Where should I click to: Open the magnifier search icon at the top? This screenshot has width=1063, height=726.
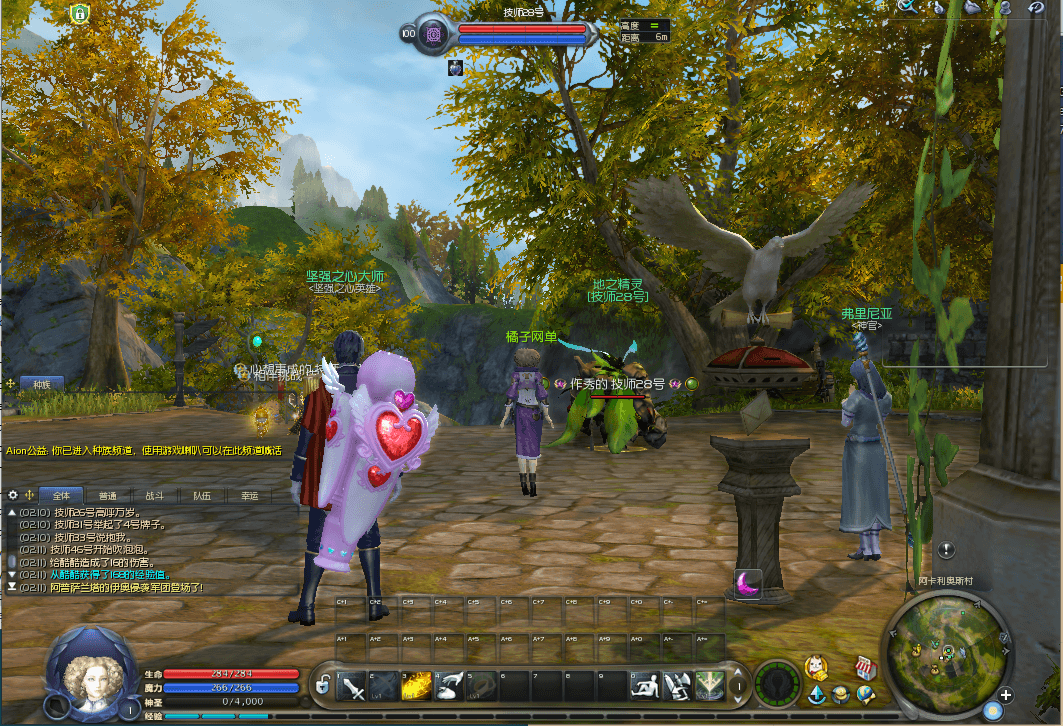click(x=906, y=6)
